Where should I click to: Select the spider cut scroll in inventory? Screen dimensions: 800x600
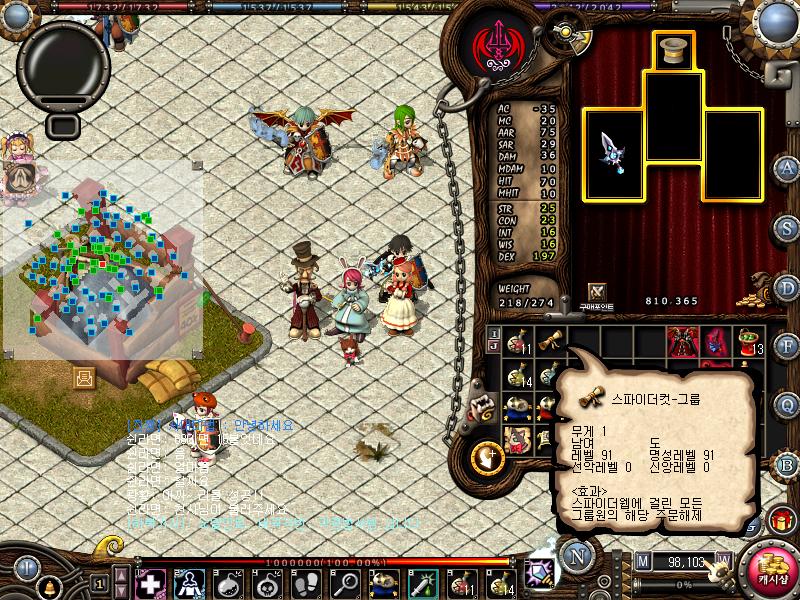pos(550,341)
